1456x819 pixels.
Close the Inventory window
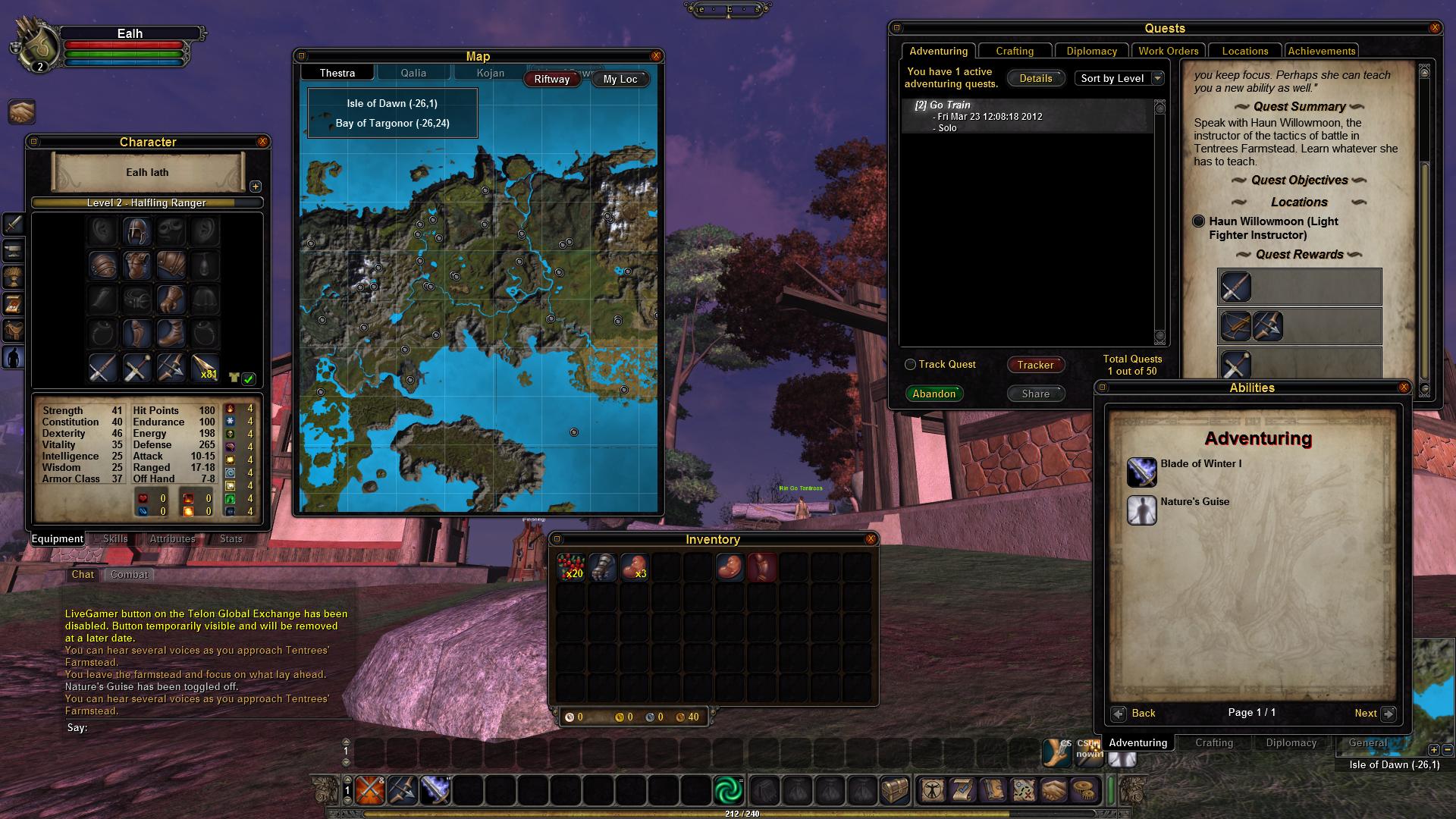coord(871,539)
